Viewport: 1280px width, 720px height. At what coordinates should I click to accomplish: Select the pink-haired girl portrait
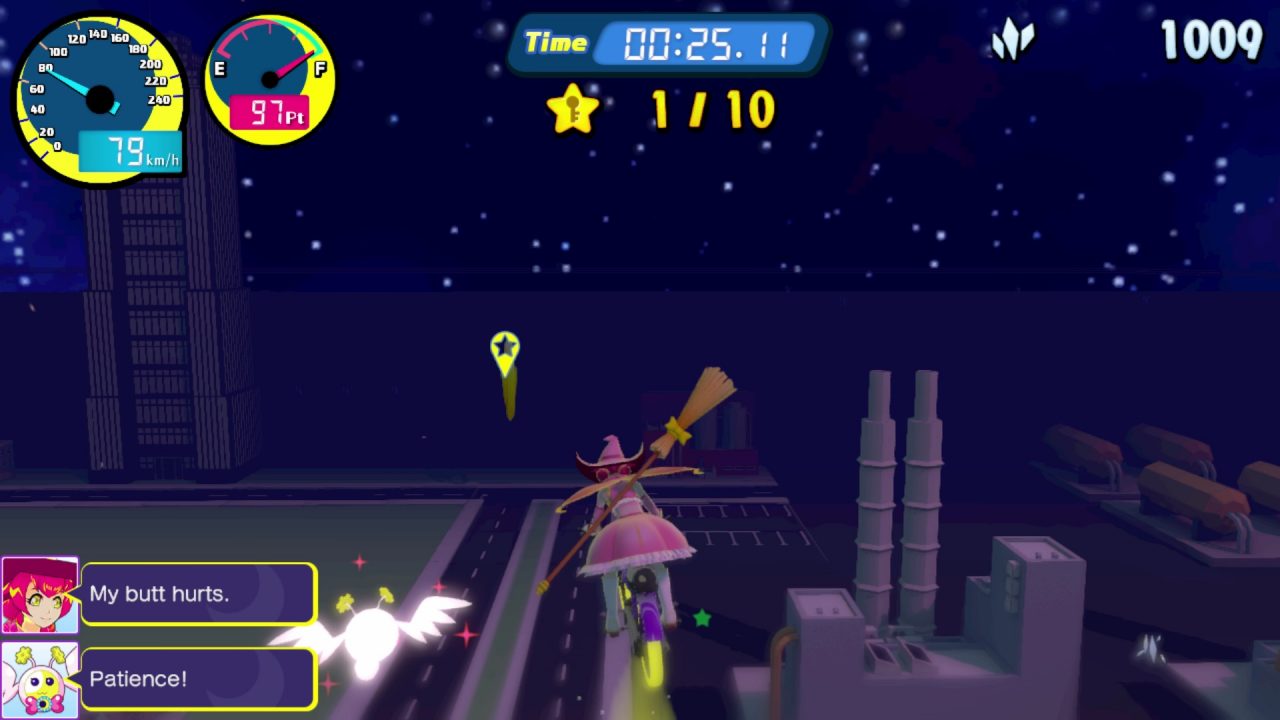(x=39, y=595)
